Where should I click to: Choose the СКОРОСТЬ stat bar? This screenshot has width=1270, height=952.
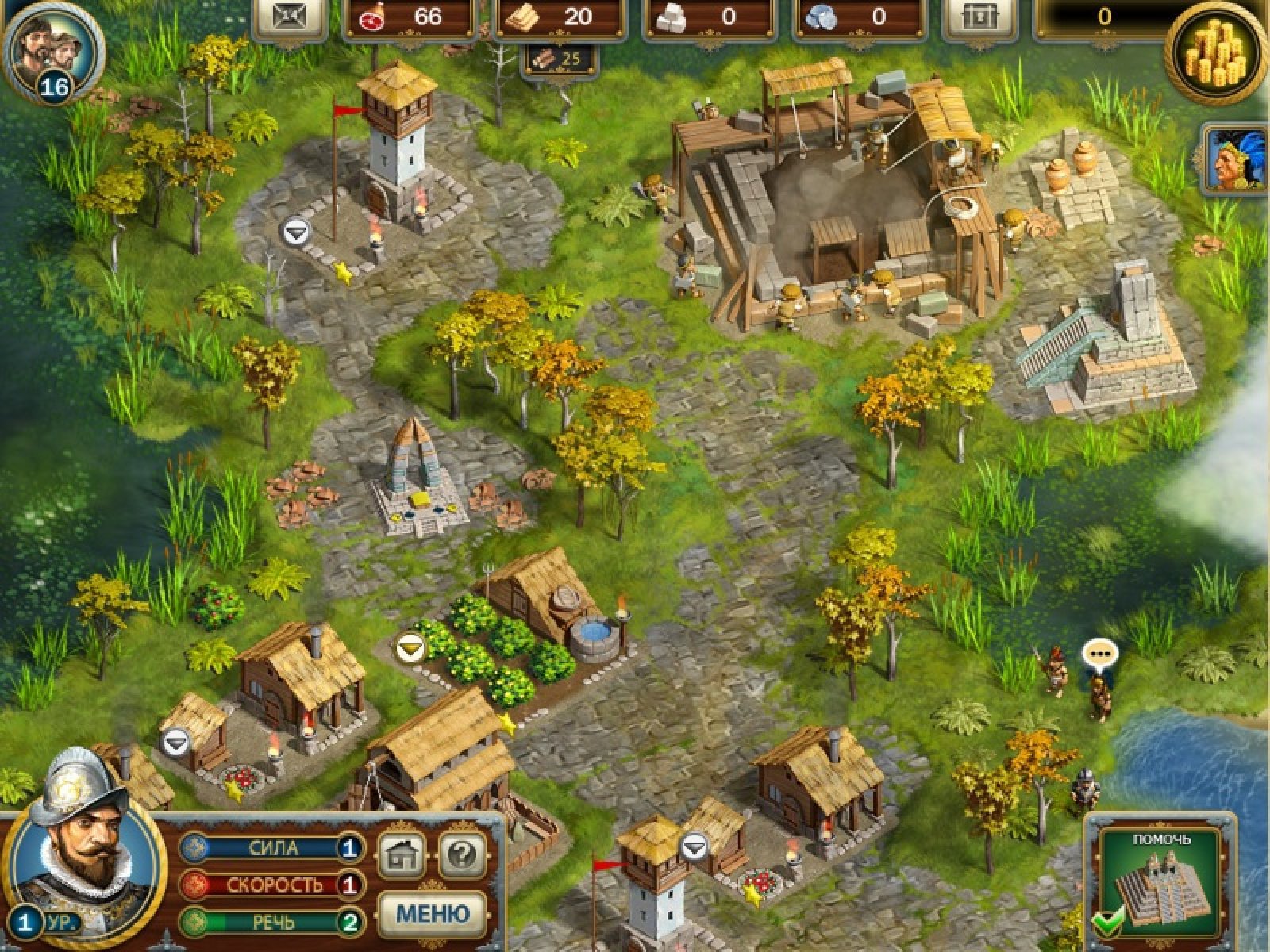pos(271,884)
